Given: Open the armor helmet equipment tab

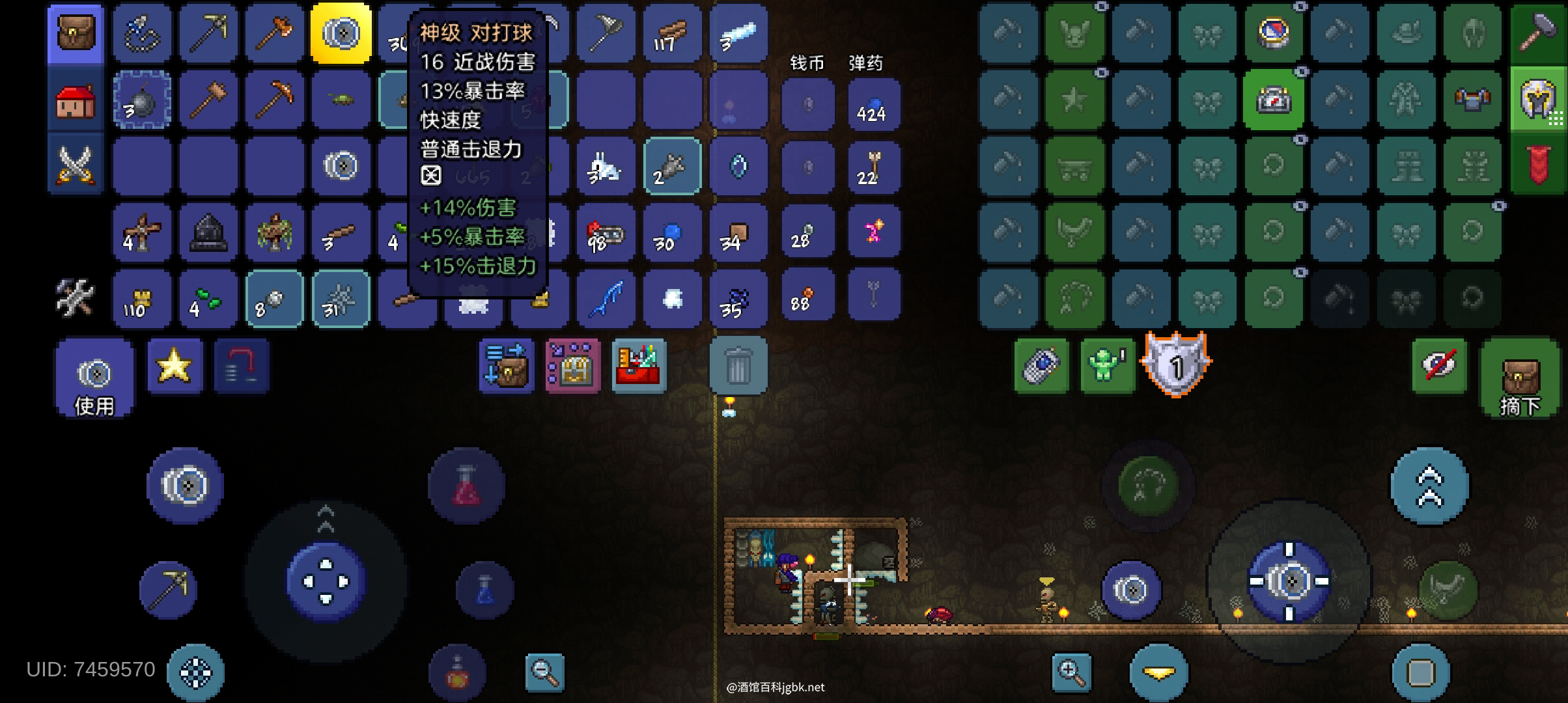Looking at the screenshot, I should (1538, 100).
